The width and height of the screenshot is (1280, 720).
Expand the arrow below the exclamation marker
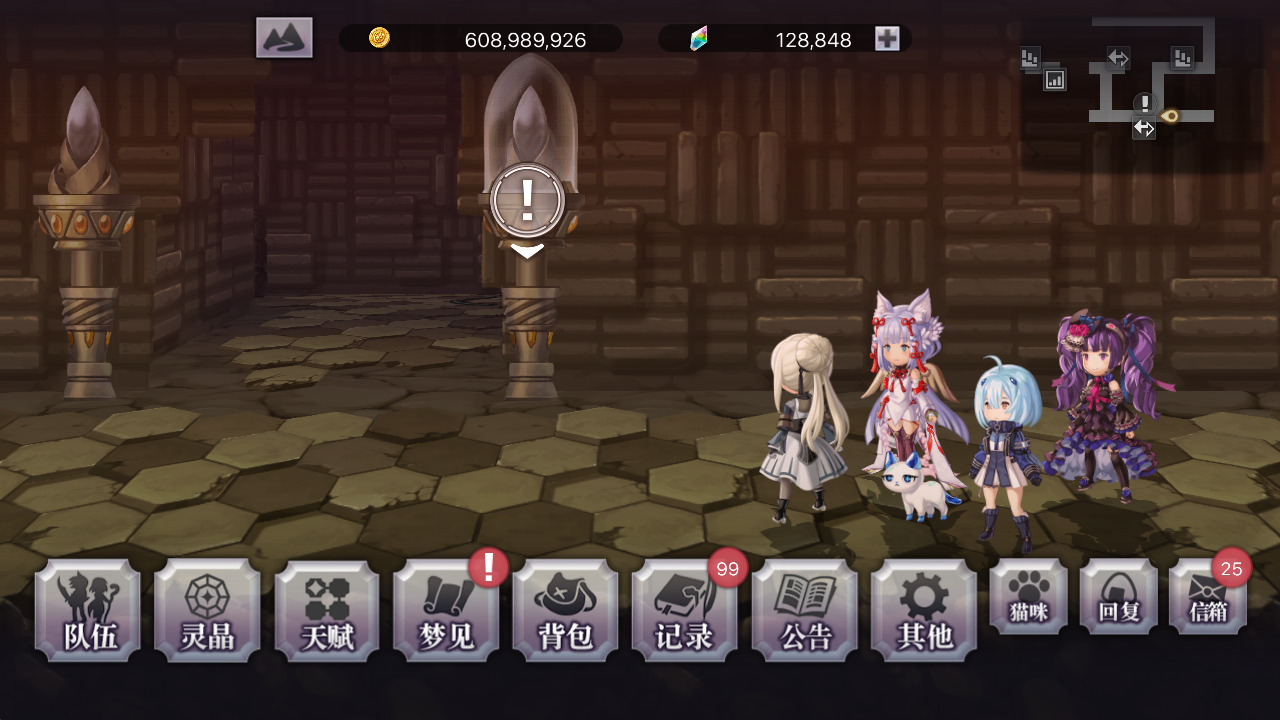click(527, 251)
